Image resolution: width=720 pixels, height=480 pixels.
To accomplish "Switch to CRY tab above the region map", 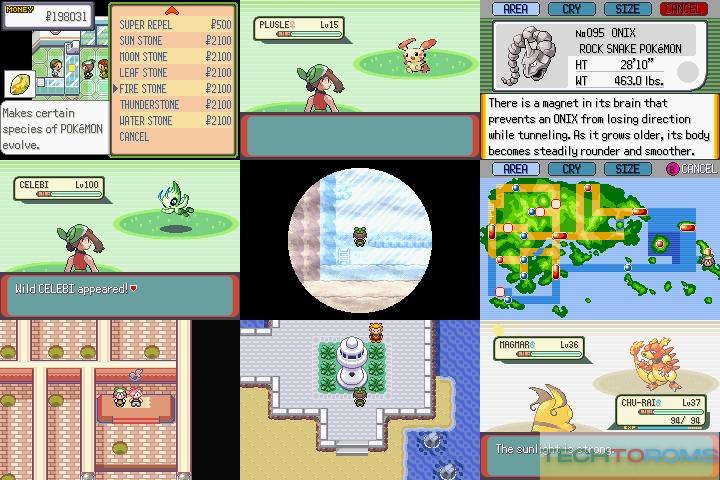I will coord(571,169).
